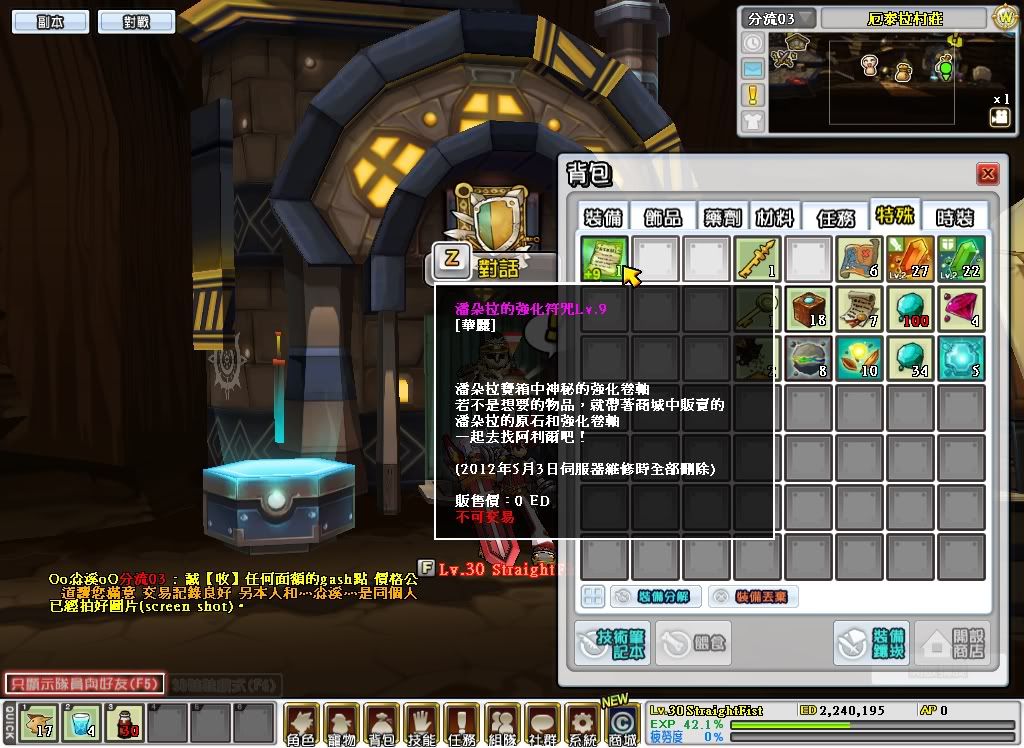
Task: Select the golden spear item slot
Action: tap(758, 259)
